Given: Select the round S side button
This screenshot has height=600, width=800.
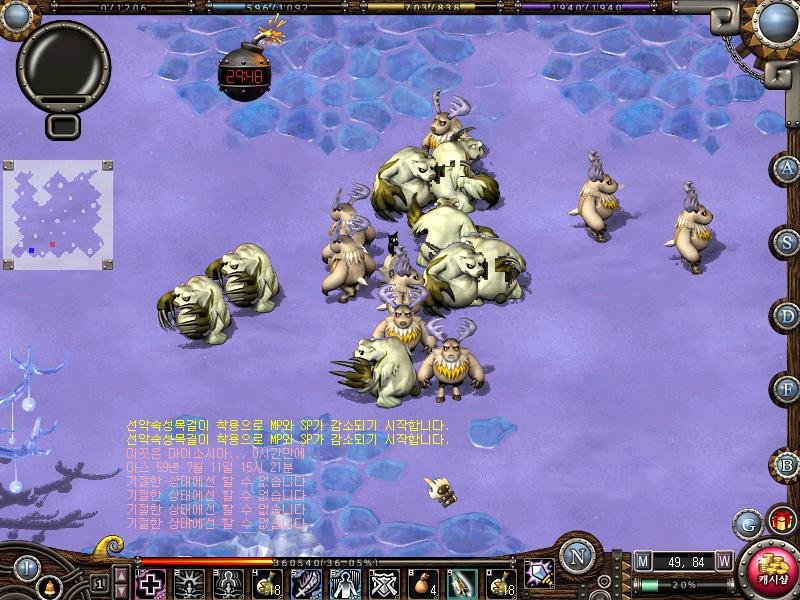Looking at the screenshot, I should click(x=788, y=243).
